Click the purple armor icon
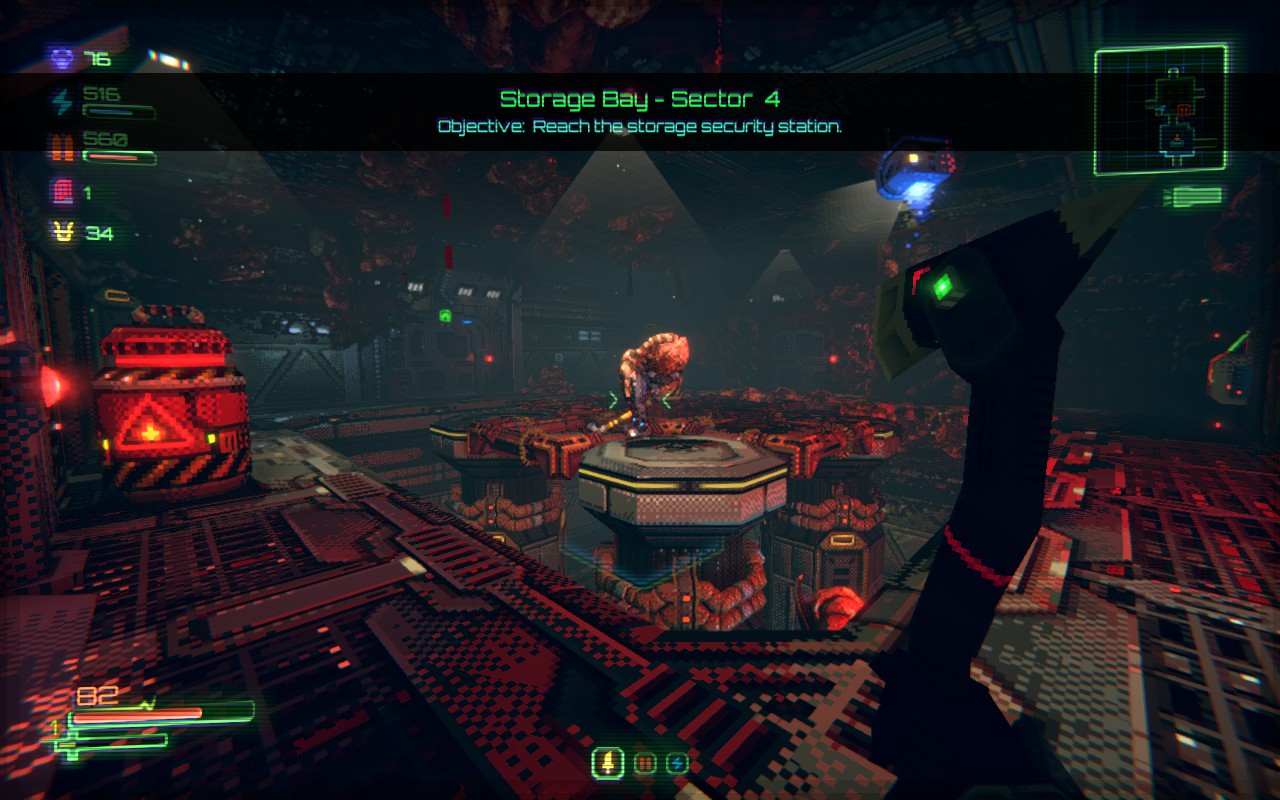This screenshot has width=1280, height=800. [x=63, y=59]
